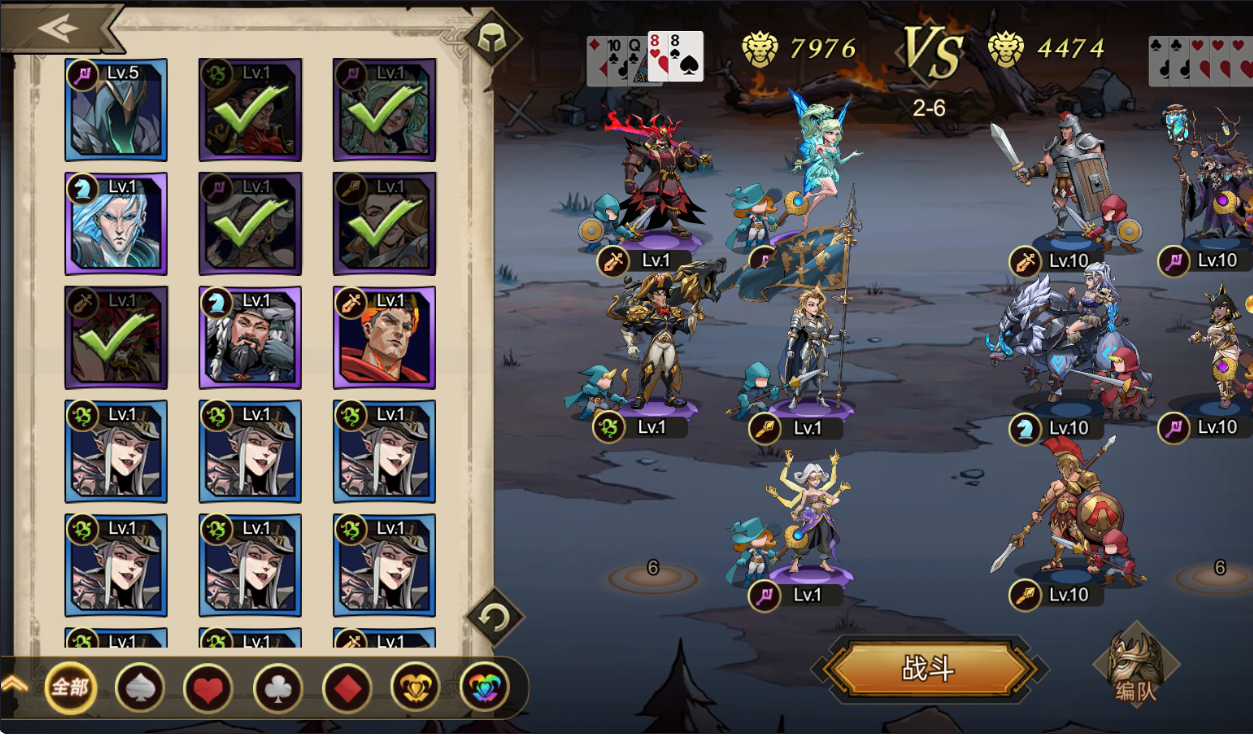Filter heroes by spade suit
Viewport: 1253px width, 737px height.
pyautogui.click(x=140, y=688)
